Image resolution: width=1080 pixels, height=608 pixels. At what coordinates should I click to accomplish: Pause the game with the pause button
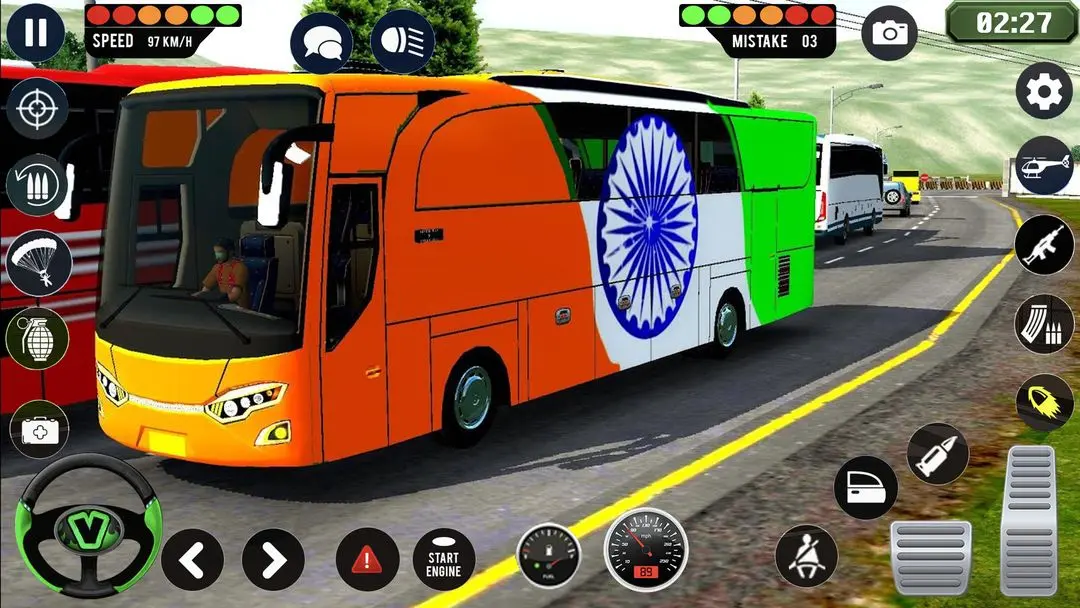point(35,32)
